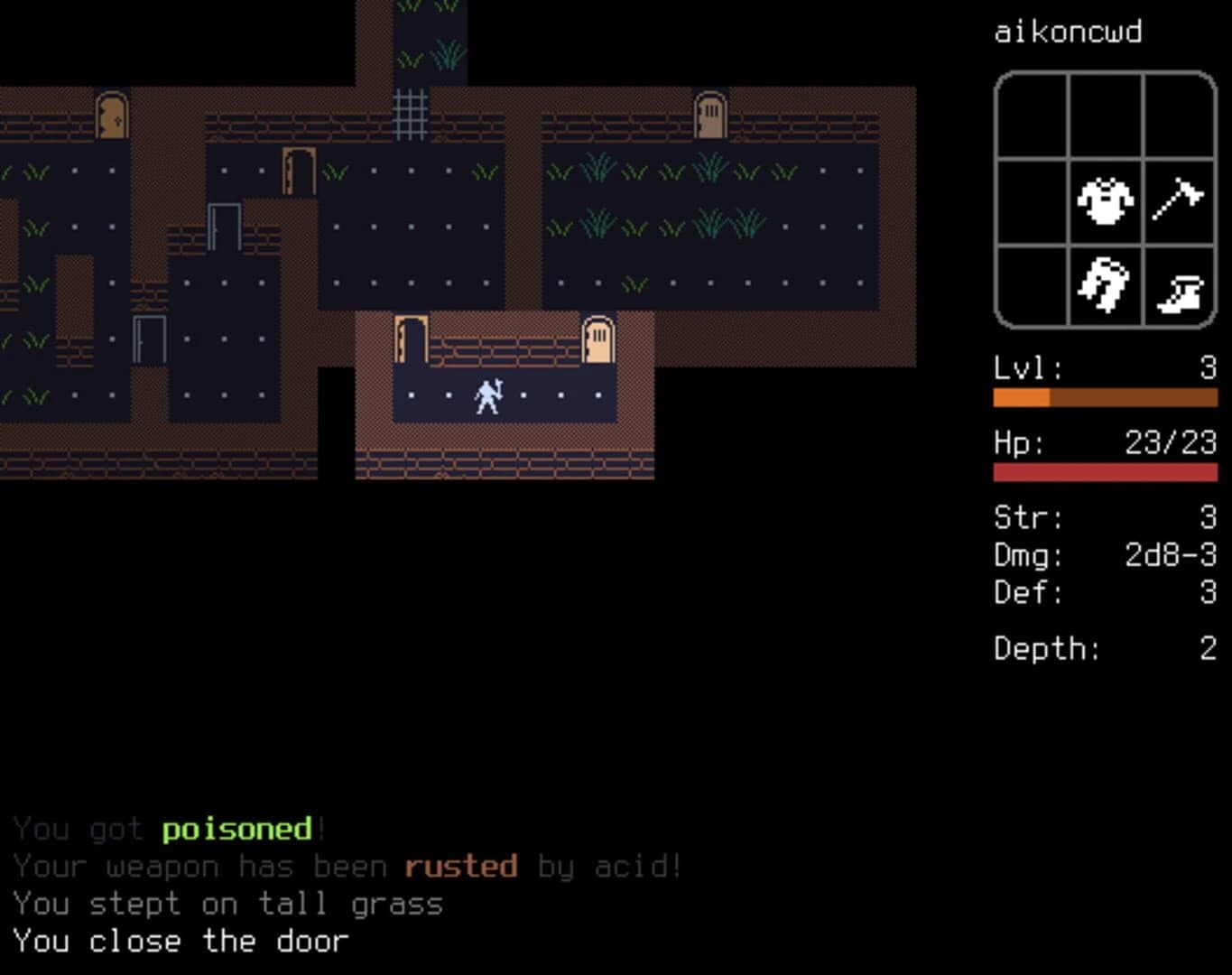The image size is (1232, 975).
Task: Select the chest armor in the inventory
Action: [x=1105, y=201]
